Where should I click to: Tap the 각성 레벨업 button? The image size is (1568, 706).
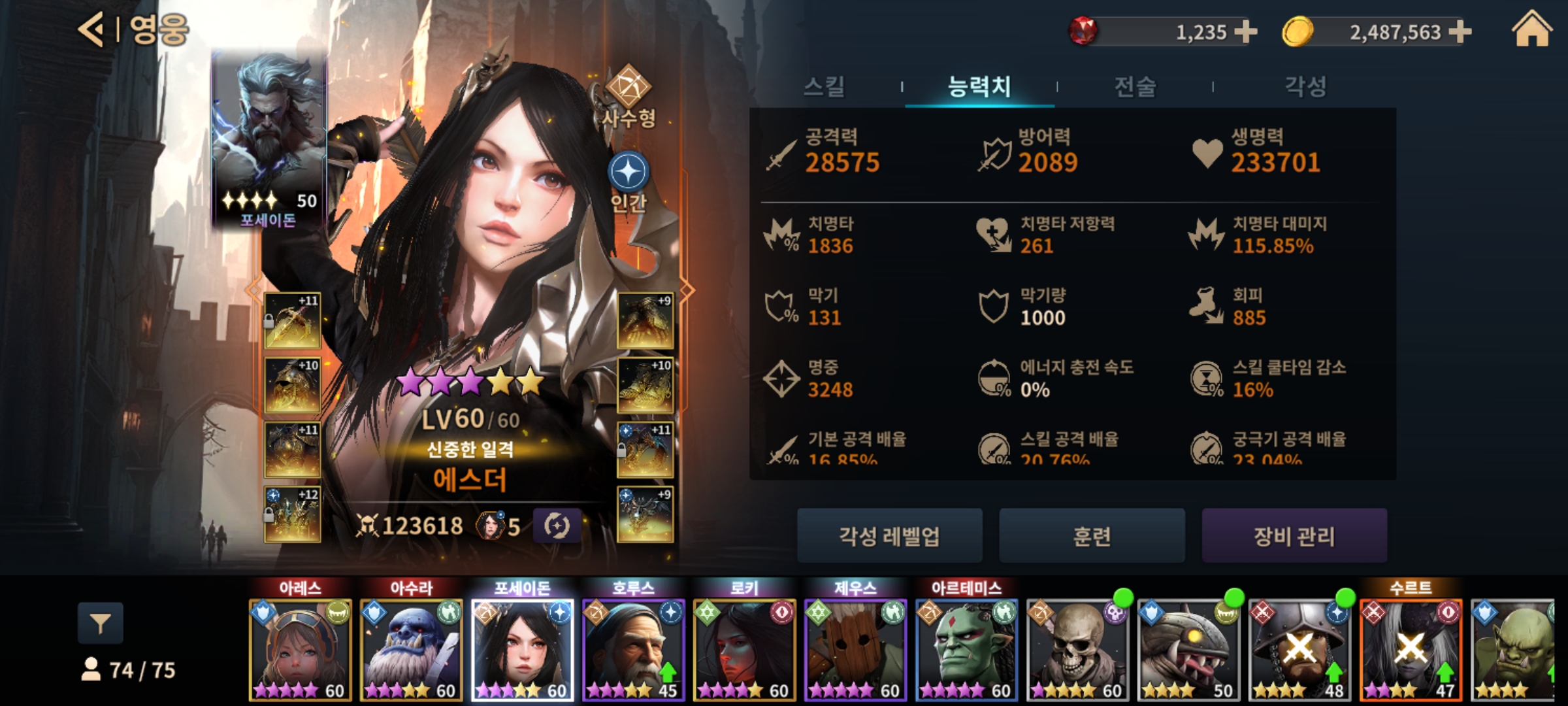click(889, 536)
